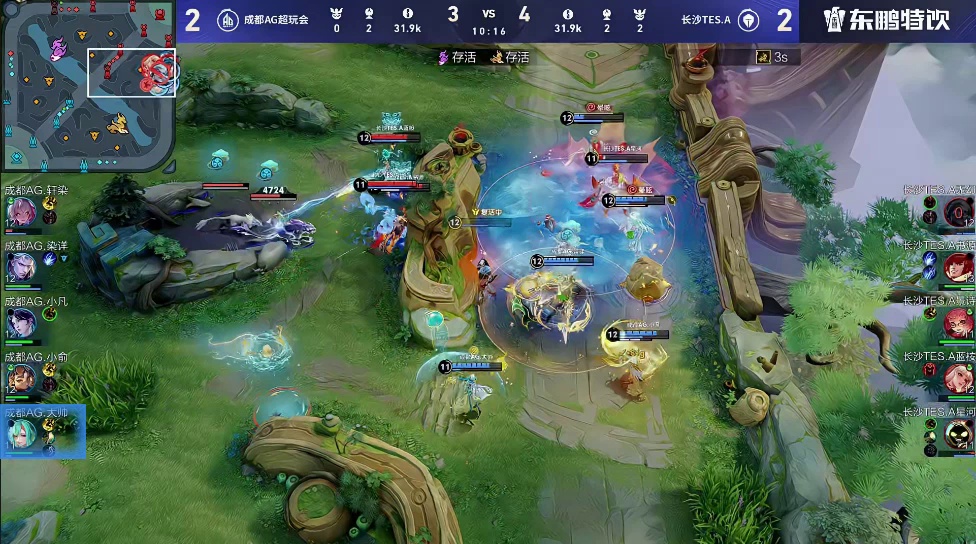
Task: Click highlighted 成都AG.大帅 portrait
Action: pyautogui.click(x=22, y=434)
